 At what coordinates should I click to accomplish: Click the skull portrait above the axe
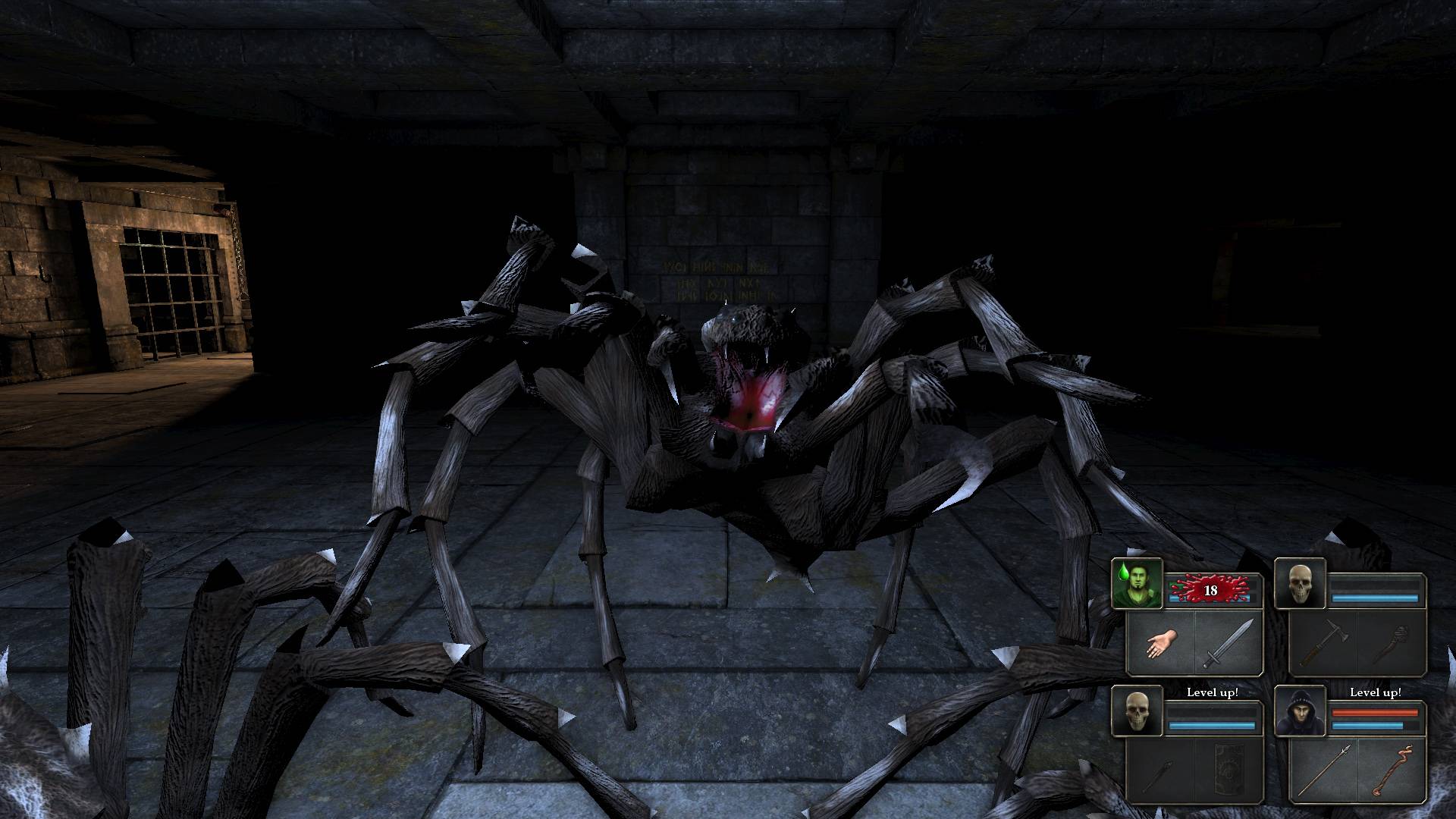click(x=1300, y=583)
